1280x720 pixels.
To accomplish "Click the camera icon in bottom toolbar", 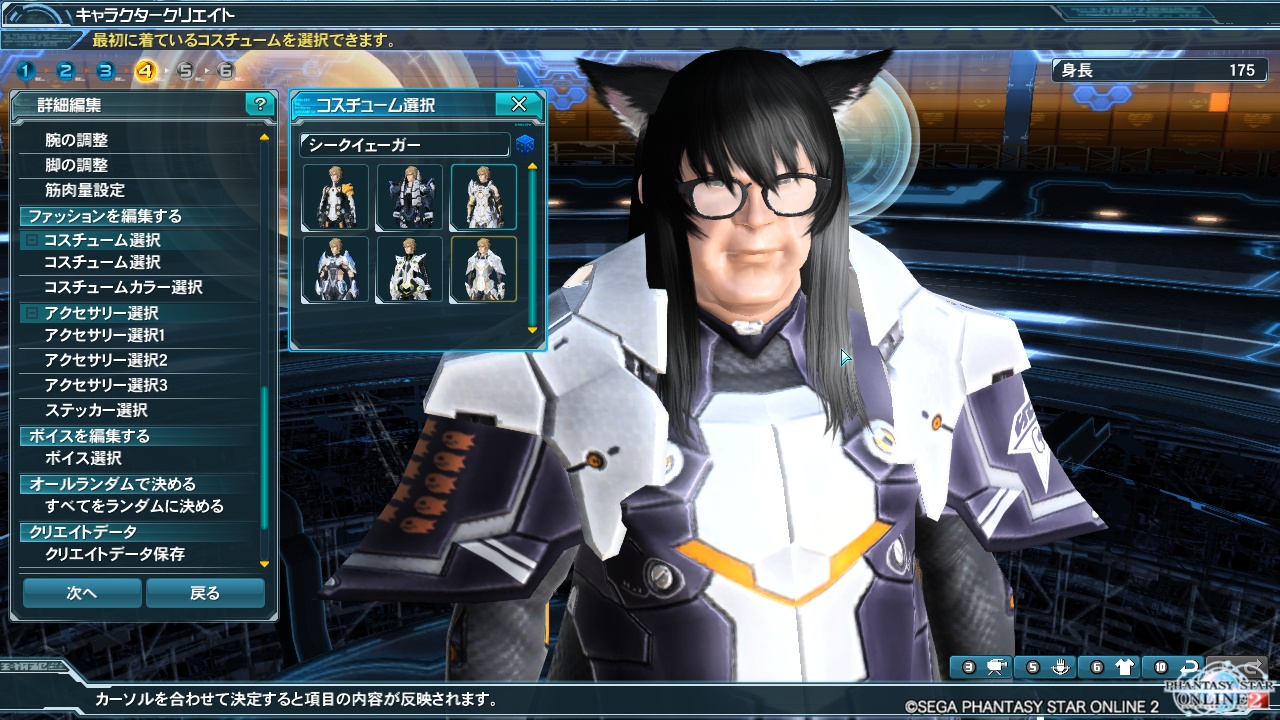I will coord(997,667).
